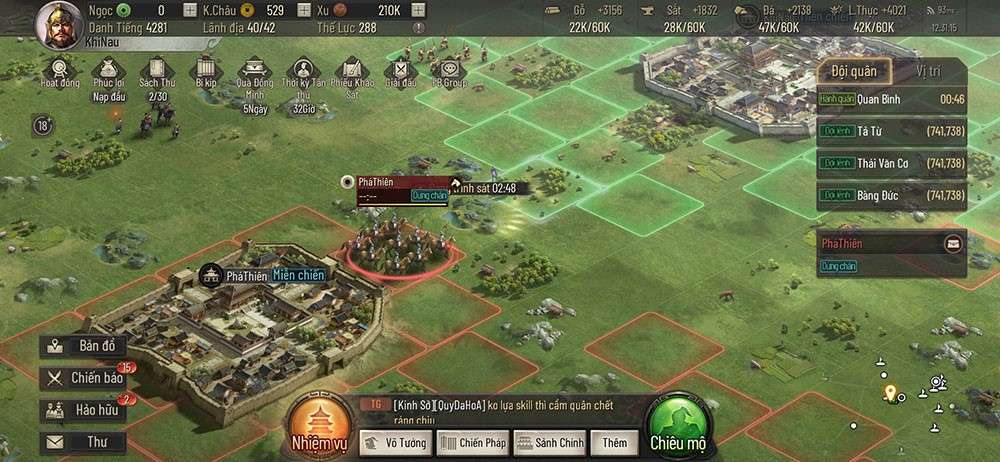Open the Bản đồ map

(x=84, y=347)
